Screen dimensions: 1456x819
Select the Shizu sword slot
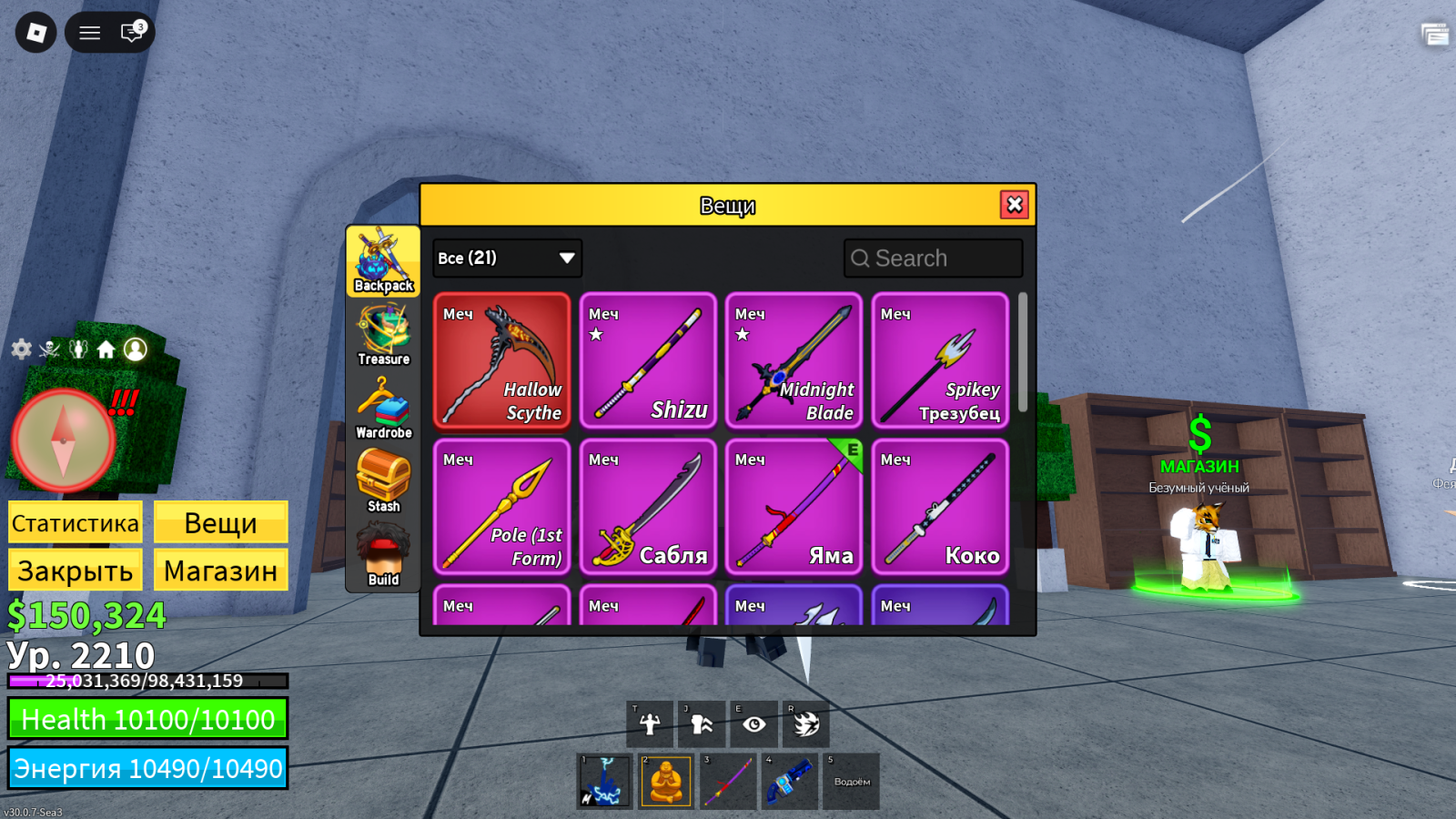click(648, 360)
